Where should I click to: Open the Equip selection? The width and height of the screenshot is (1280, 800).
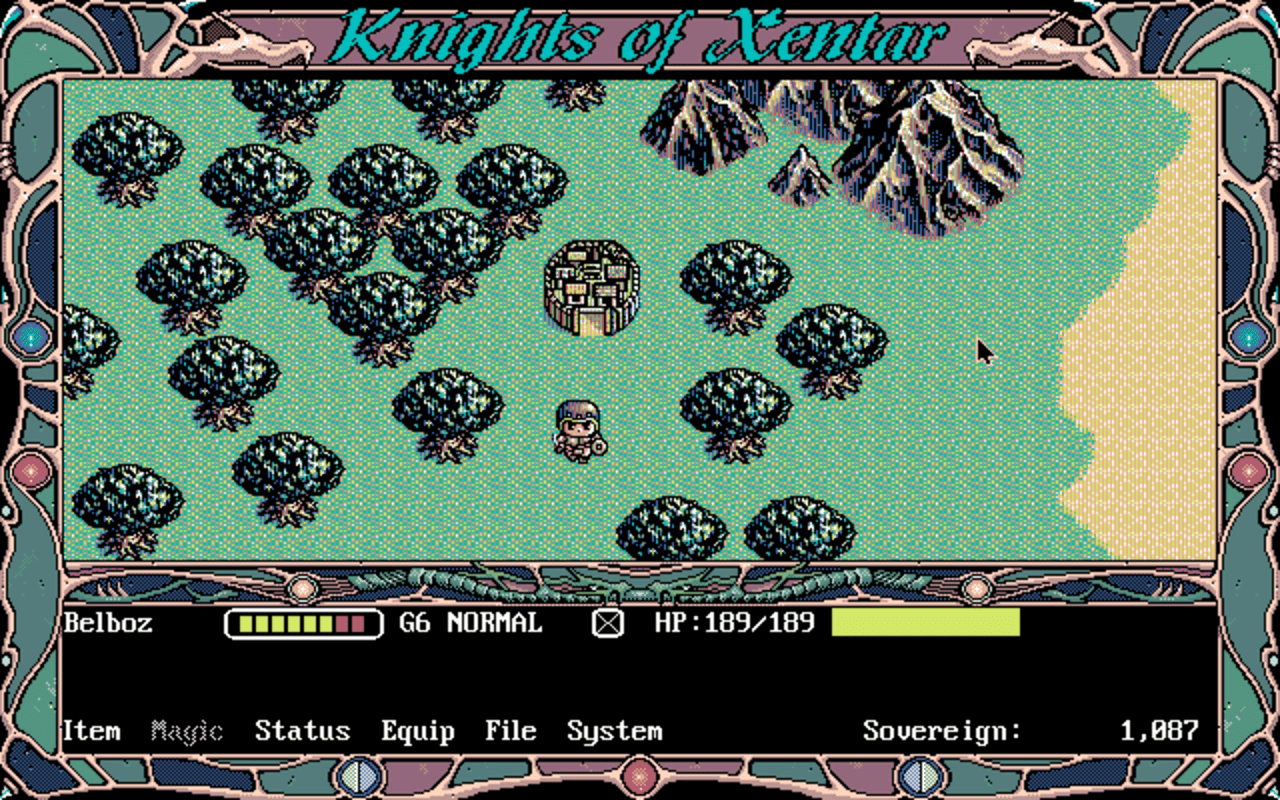418,731
